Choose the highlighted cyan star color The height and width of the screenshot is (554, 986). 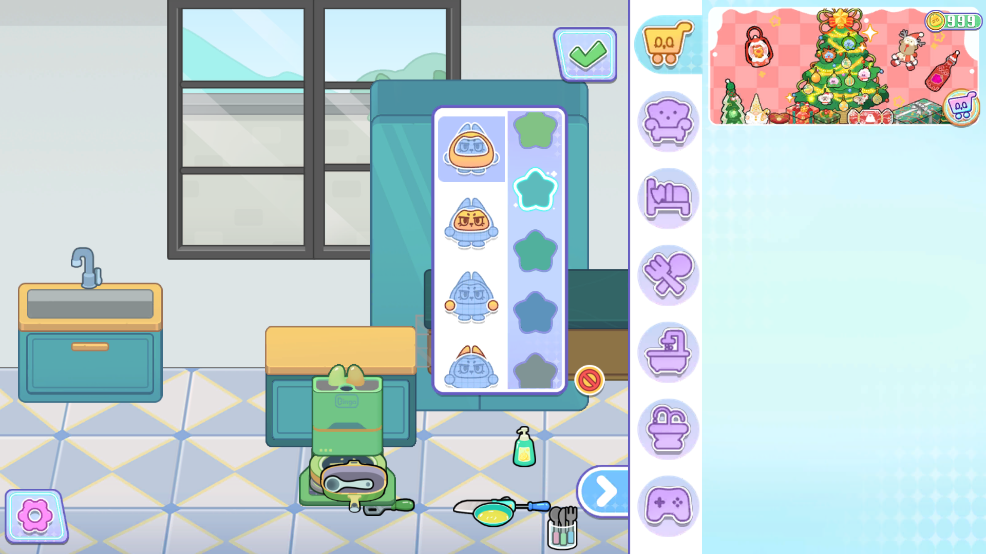535,189
